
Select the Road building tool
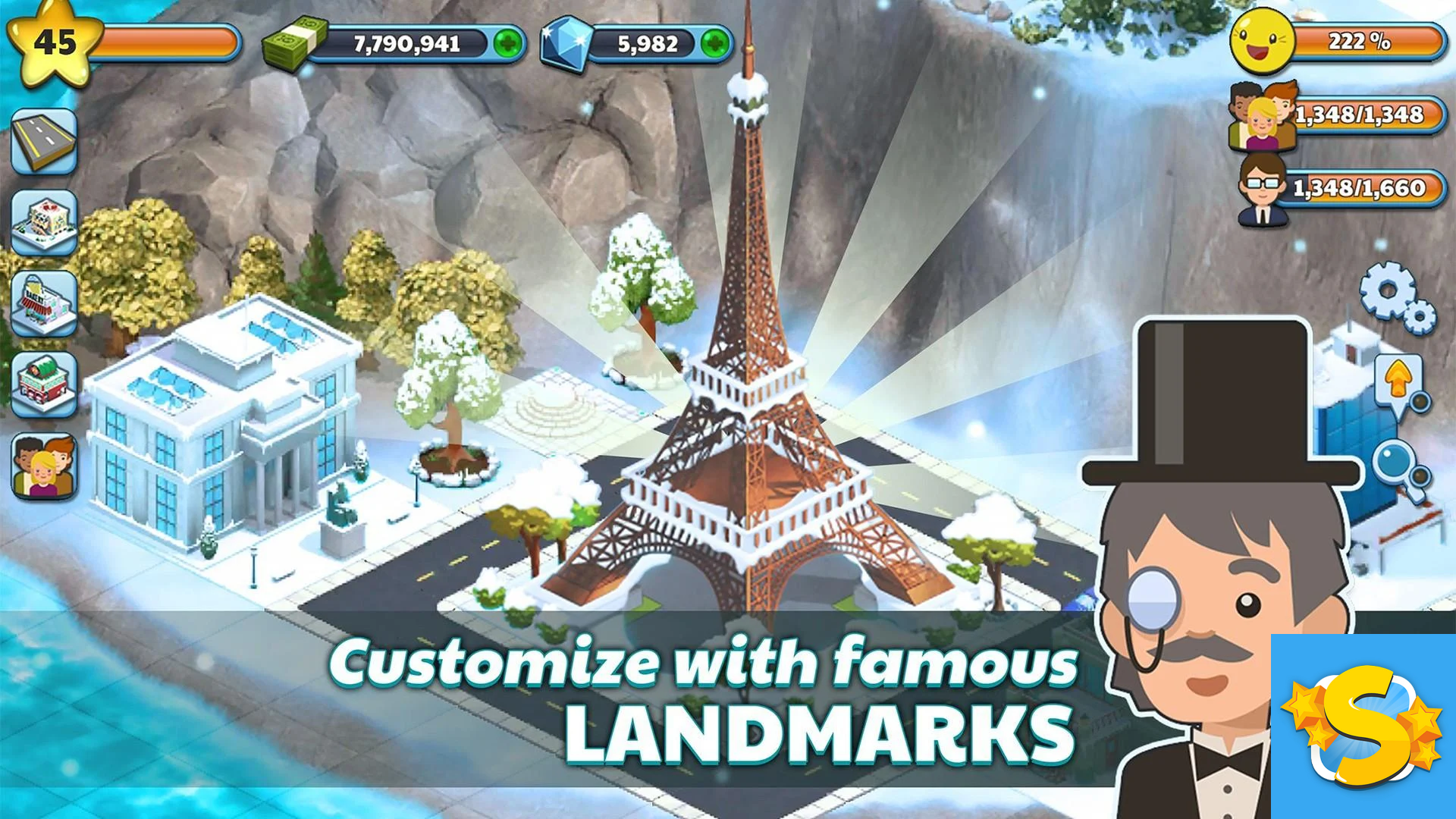[45, 140]
